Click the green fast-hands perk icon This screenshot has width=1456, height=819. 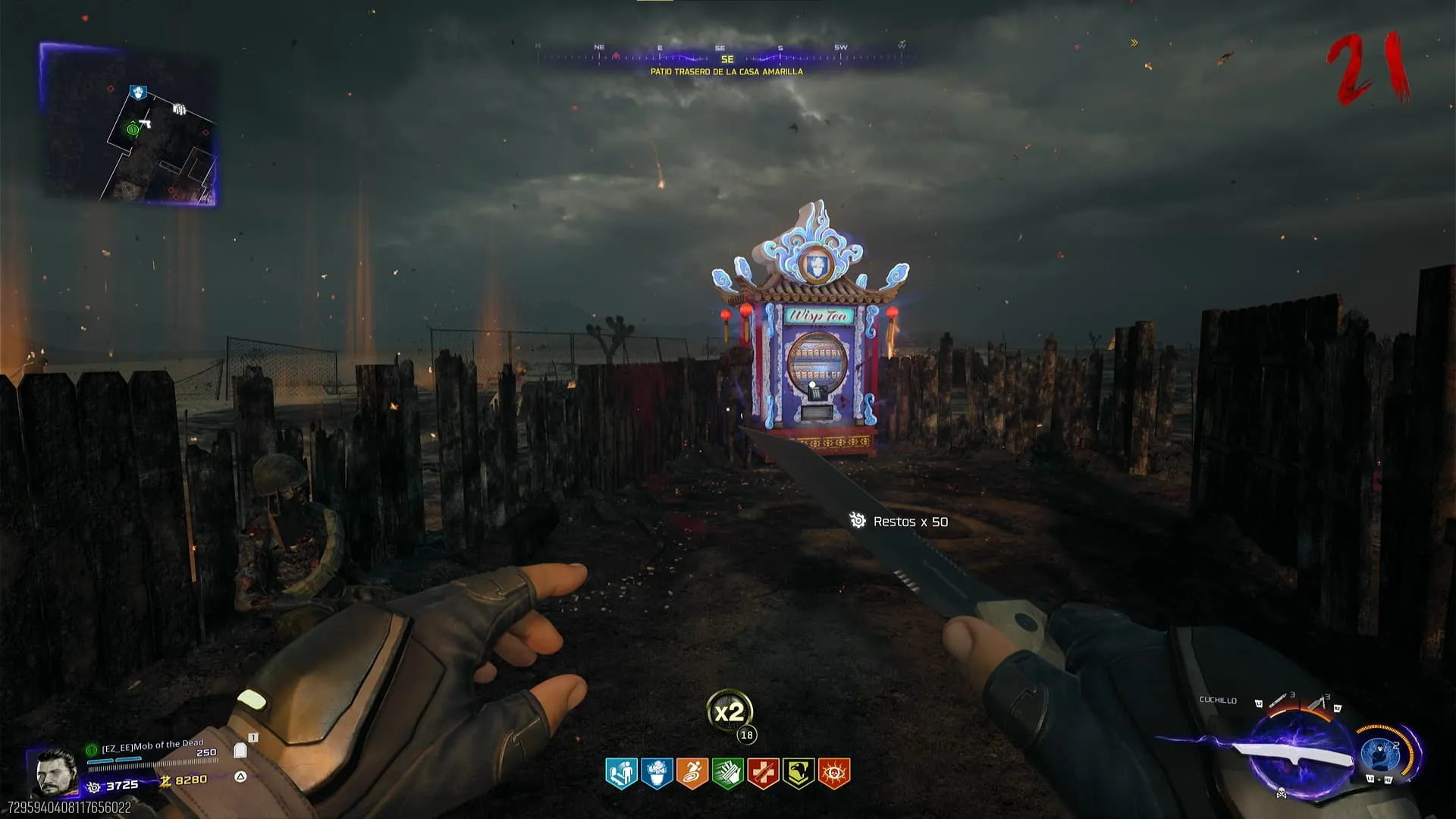click(x=727, y=773)
